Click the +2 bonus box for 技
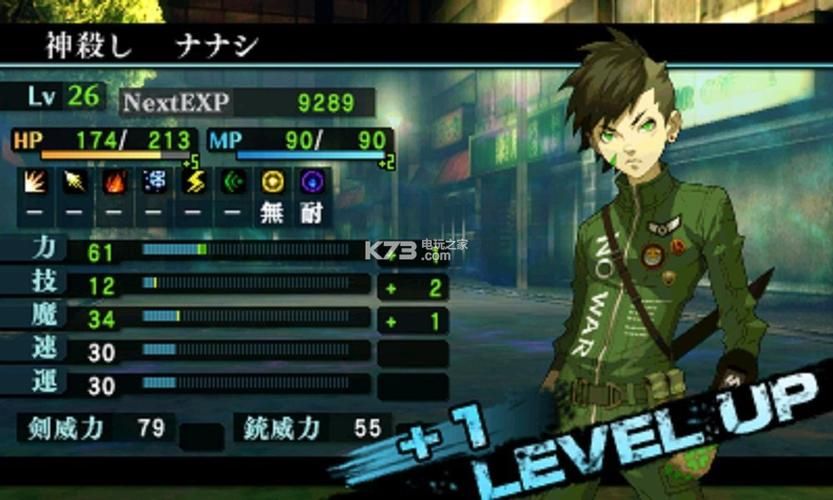 click(x=412, y=288)
